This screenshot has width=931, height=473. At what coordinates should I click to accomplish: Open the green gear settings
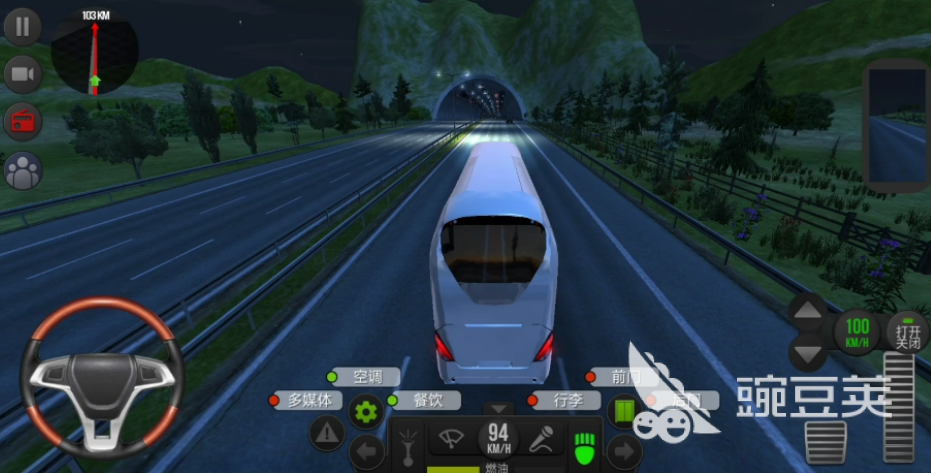click(x=365, y=410)
